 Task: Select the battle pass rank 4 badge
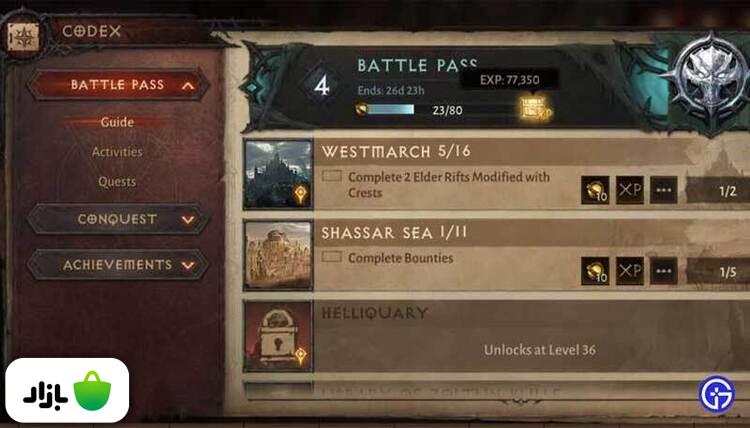322,85
